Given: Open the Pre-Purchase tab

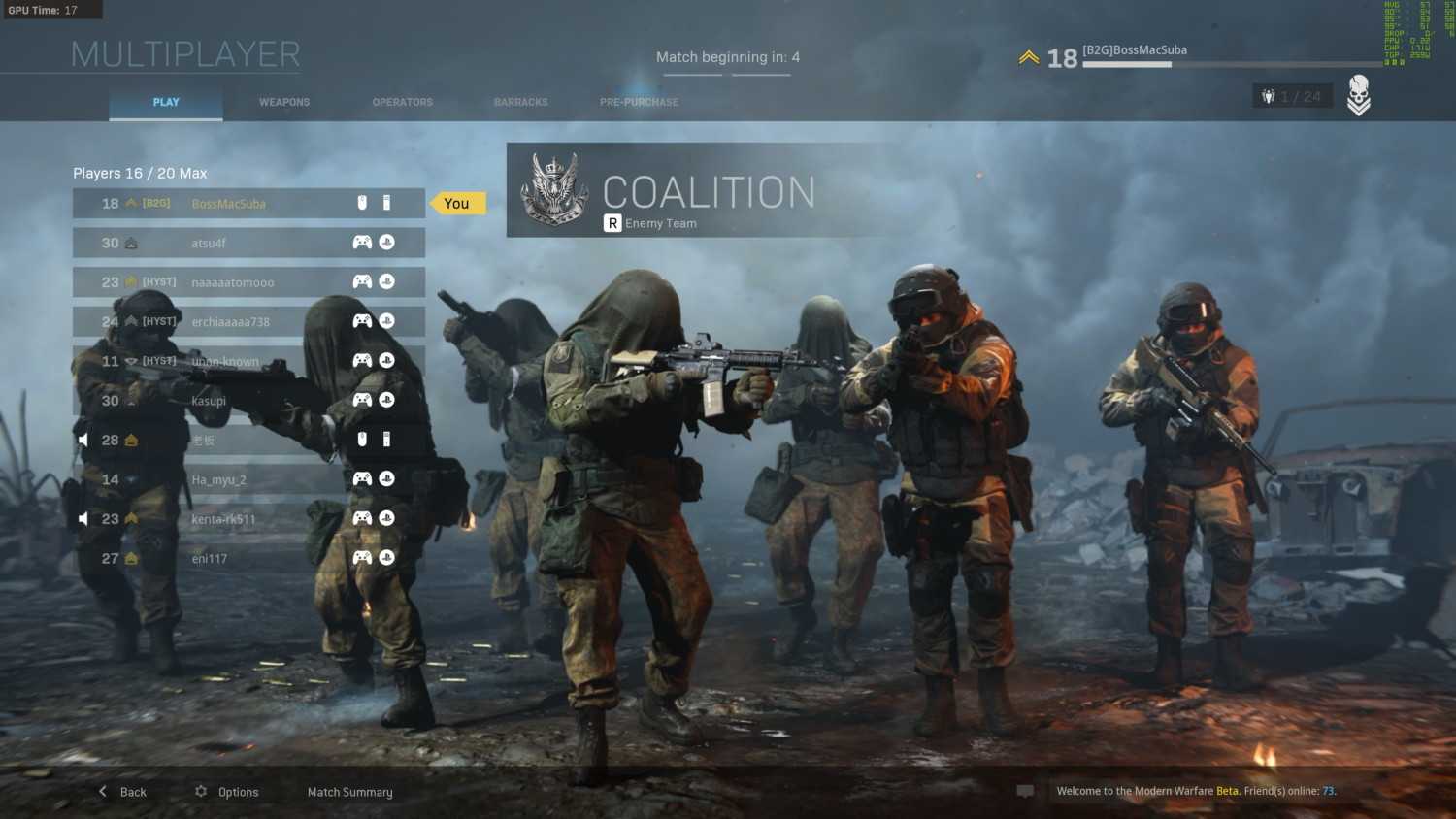Looking at the screenshot, I should click(x=639, y=102).
